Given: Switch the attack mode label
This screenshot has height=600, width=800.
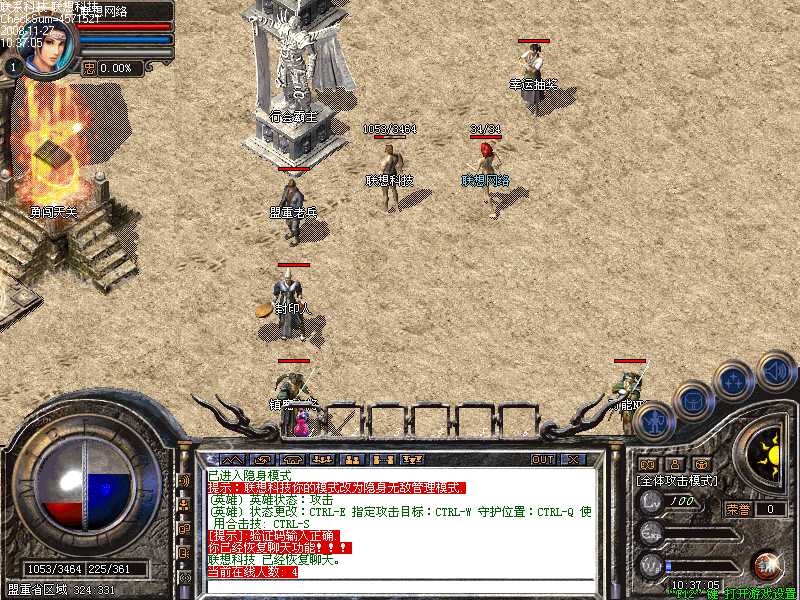Looking at the screenshot, I should pos(677,481).
